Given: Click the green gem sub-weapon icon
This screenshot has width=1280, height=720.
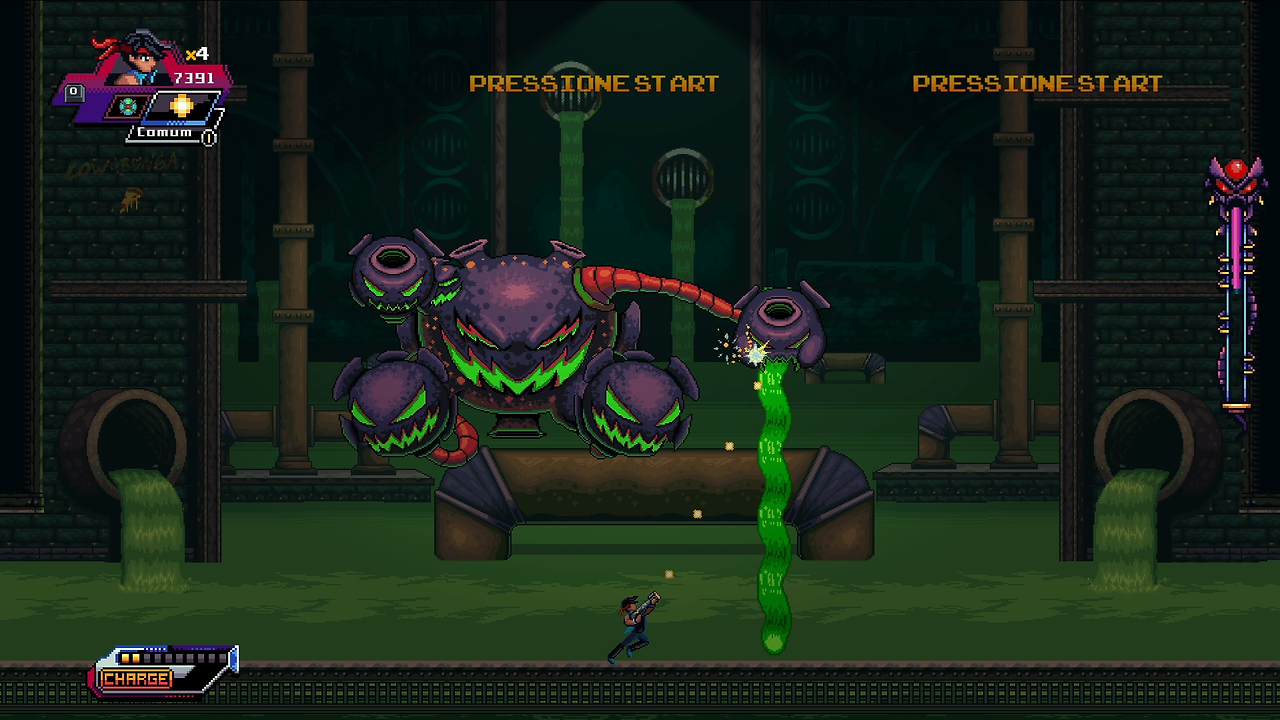Looking at the screenshot, I should (x=126, y=105).
